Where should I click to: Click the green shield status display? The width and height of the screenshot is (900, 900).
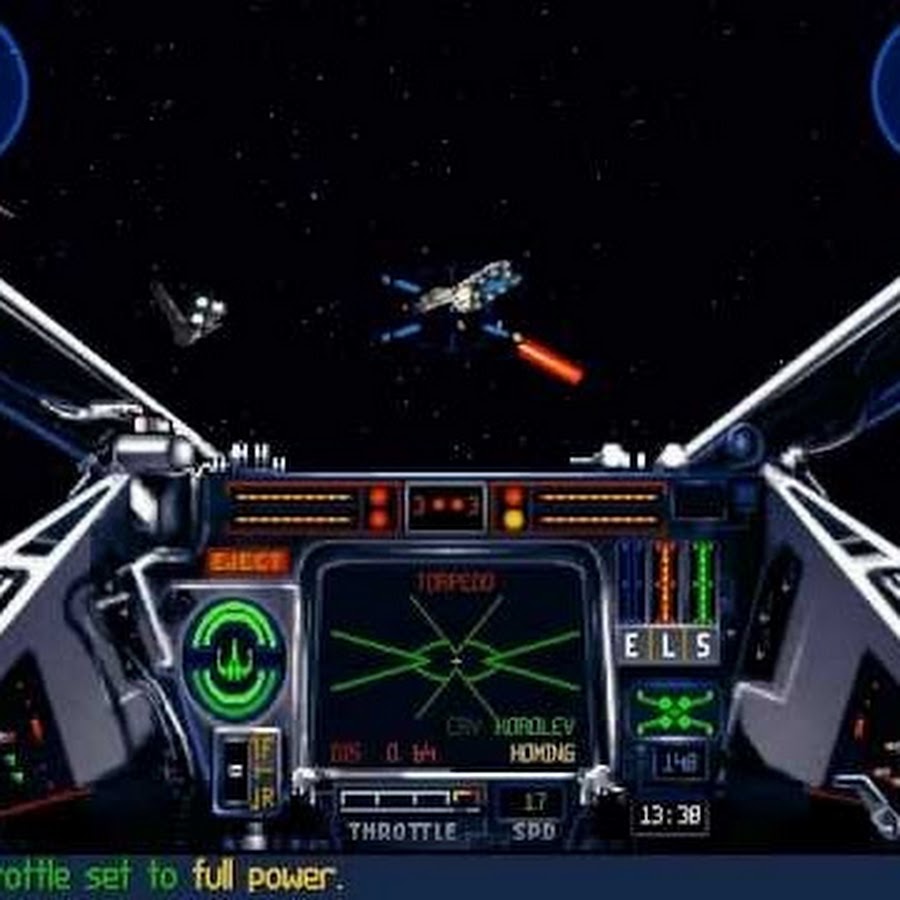(234, 657)
